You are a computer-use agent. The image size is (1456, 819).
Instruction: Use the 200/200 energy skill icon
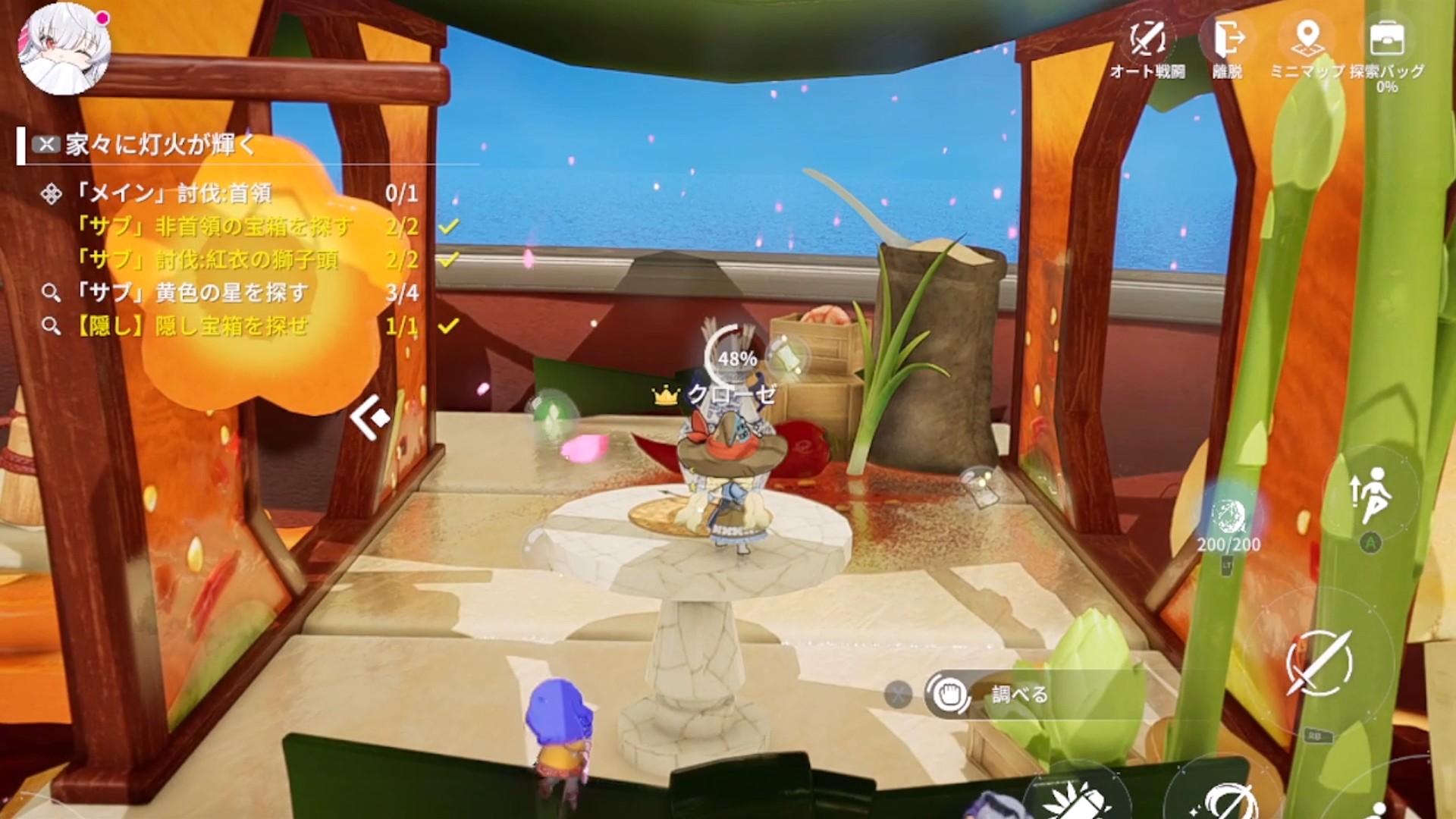pyautogui.click(x=1228, y=519)
